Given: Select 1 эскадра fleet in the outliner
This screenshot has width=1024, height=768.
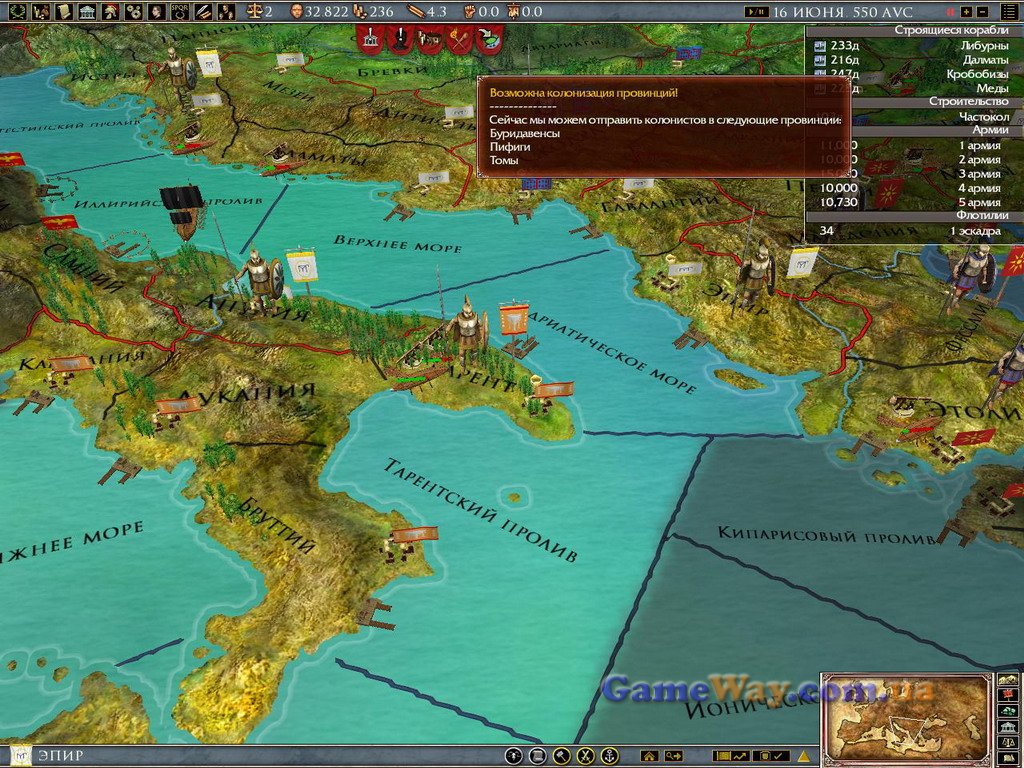Looking at the screenshot, I should pos(973,231).
